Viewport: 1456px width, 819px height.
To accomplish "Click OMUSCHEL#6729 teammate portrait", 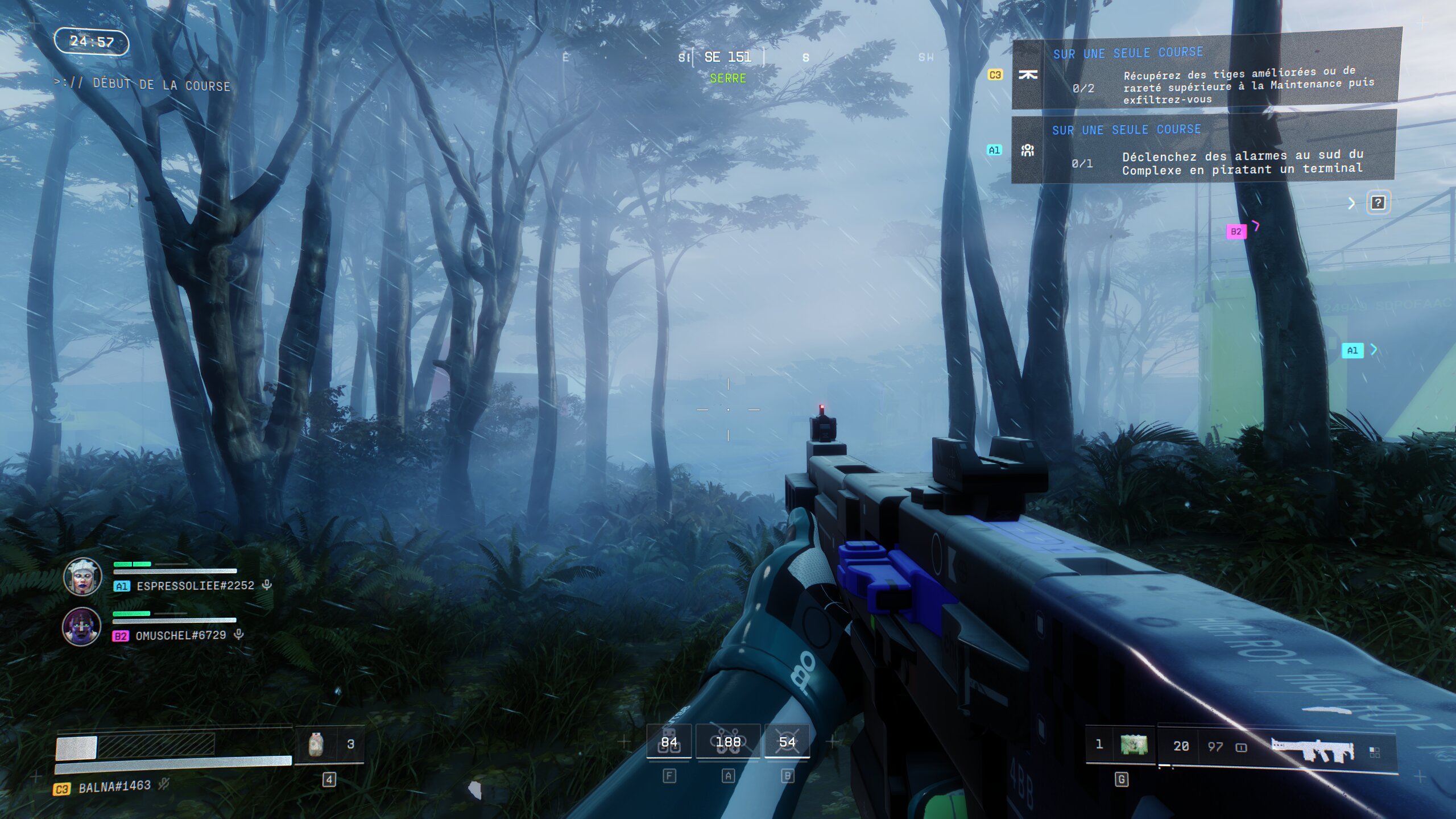I will [x=81, y=627].
